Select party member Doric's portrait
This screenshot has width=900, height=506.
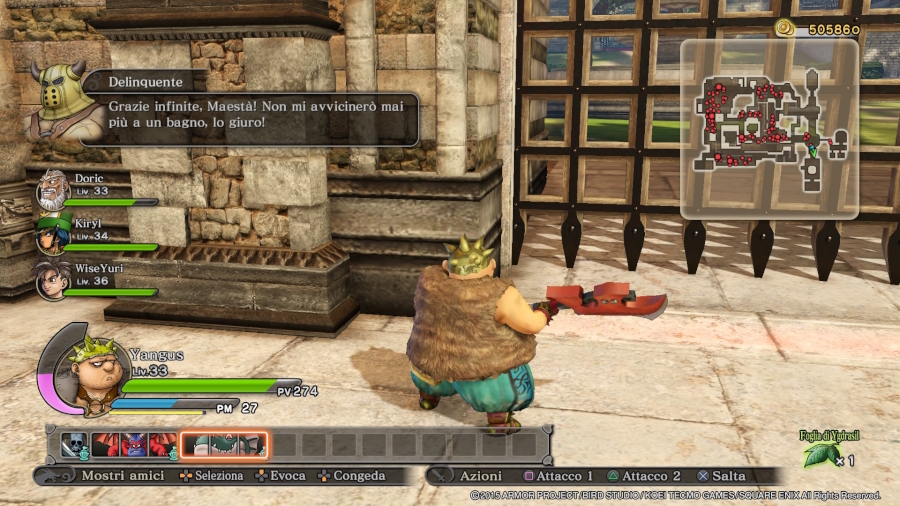click(x=53, y=189)
